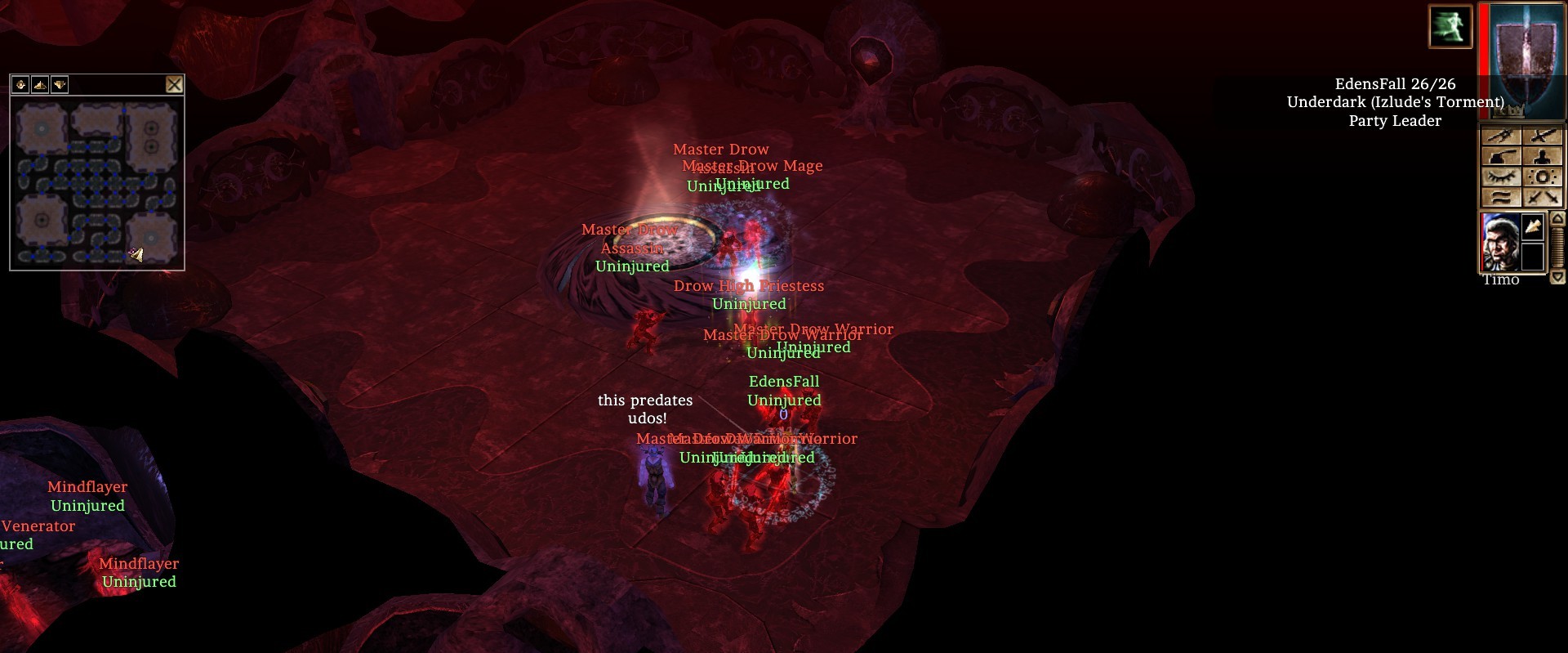Click the minimap area display
This screenshot has height=653, width=1568.
(97, 182)
